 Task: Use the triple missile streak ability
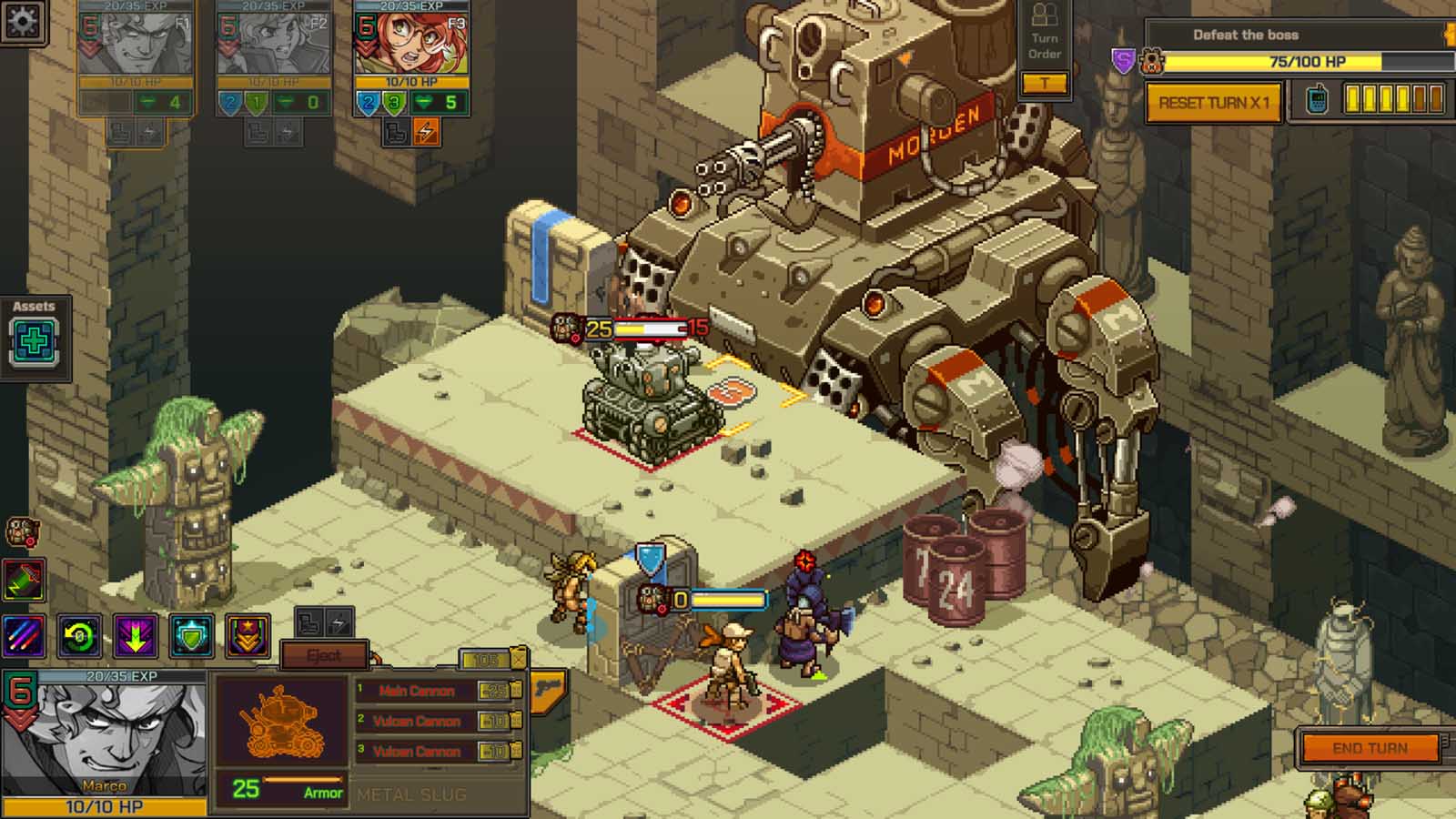[23, 636]
